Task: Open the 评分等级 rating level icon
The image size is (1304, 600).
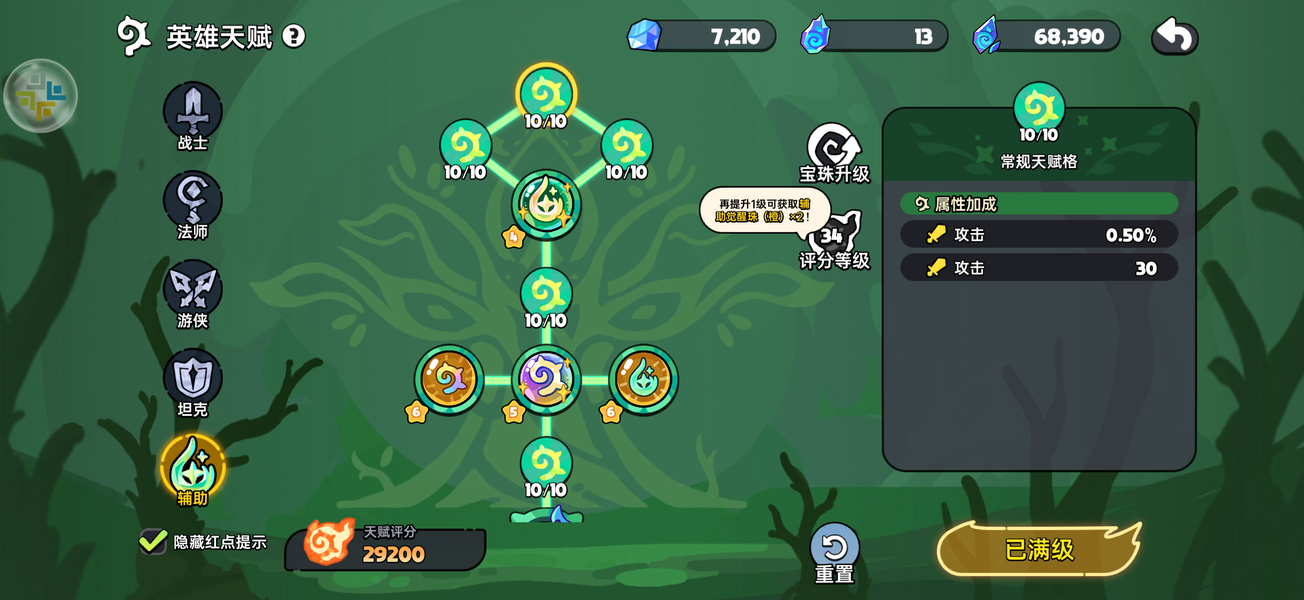Action: 833,238
